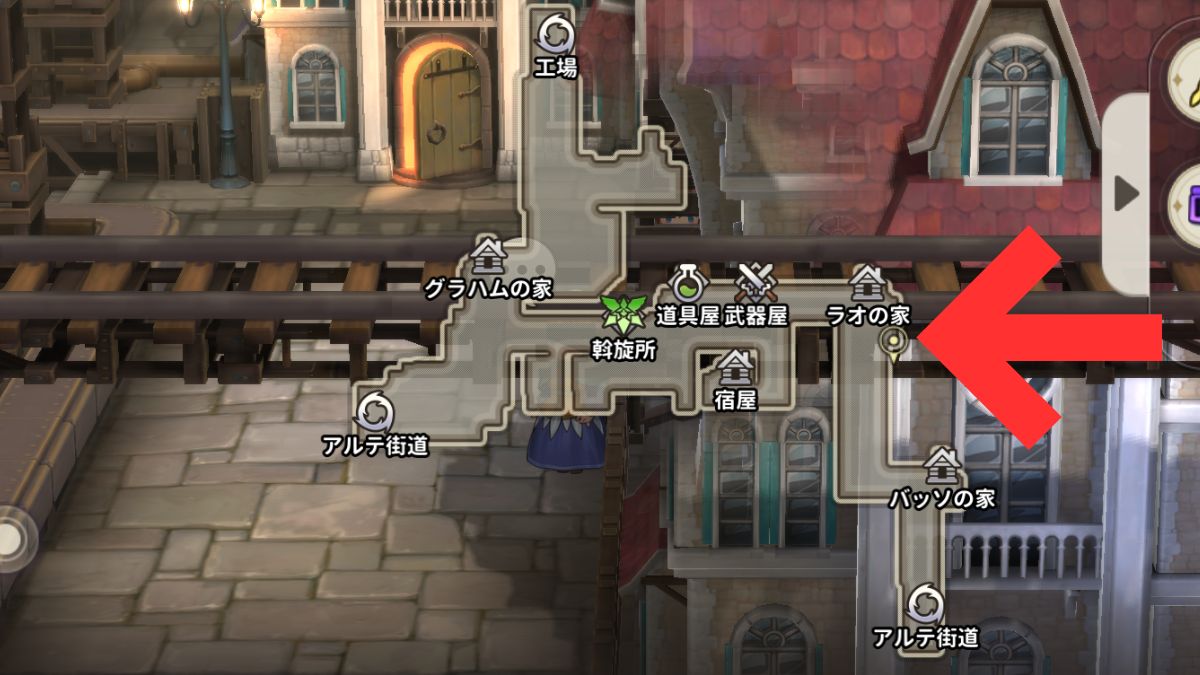This screenshot has width=1200, height=675.
Task: Click the ラオの家 house marker
Action: click(866, 282)
